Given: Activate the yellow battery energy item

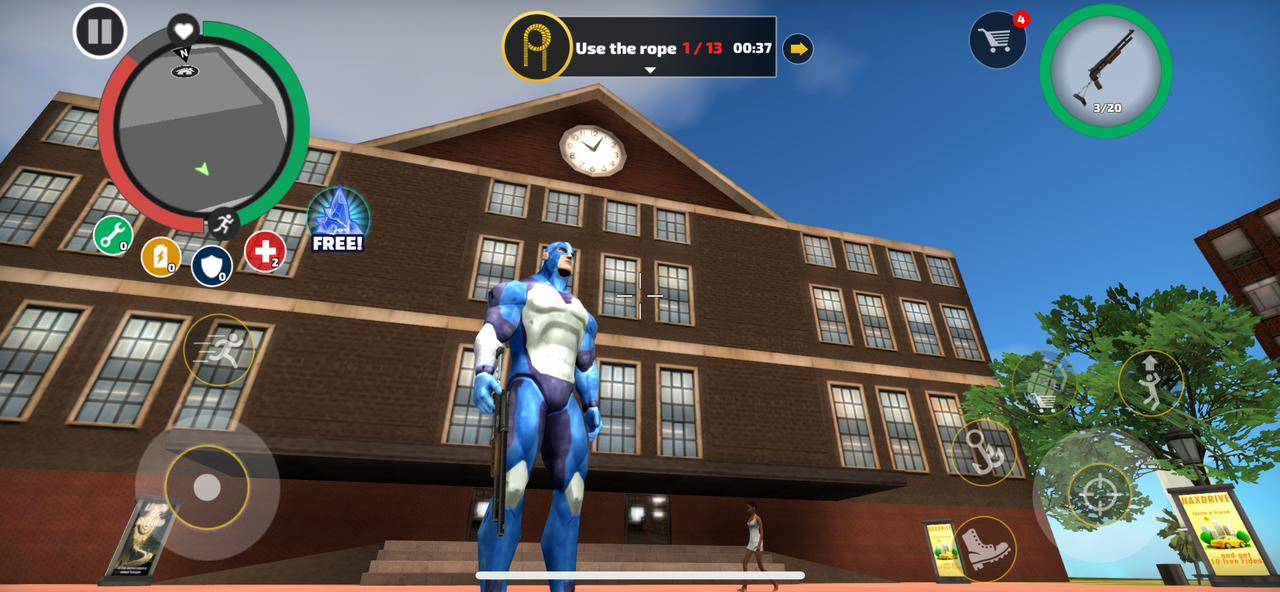Looking at the screenshot, I should [x=161, y=257].
